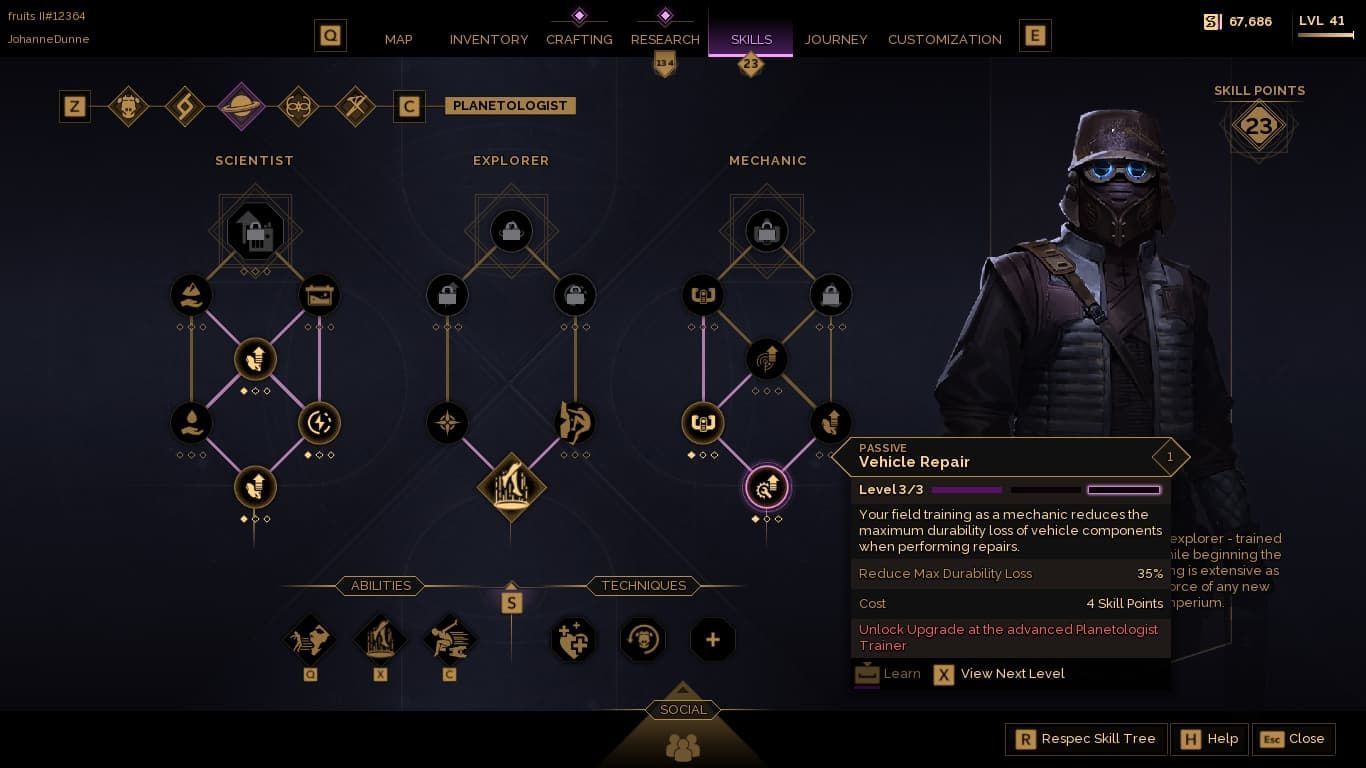
Task: Select the dash ability icon bound to Q
Action: pos(309,639)
